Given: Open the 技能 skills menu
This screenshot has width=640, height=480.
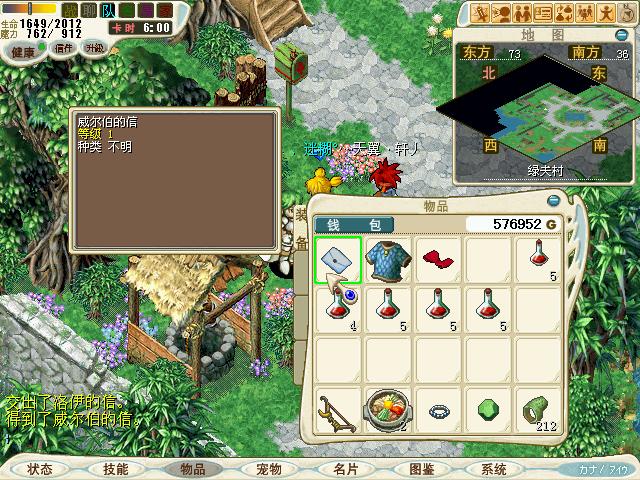Looking at the screenshot, I should click(116, 468).
